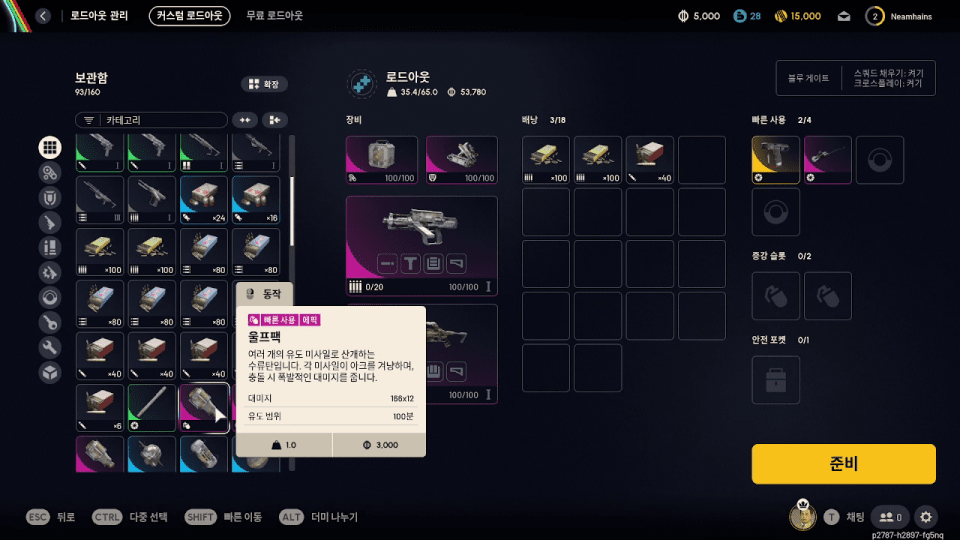Image resolution: width=960 pixels, height=540 pixels.
Task: Select the 커스텀 로드아웃 tab
Action: [189, 16]
